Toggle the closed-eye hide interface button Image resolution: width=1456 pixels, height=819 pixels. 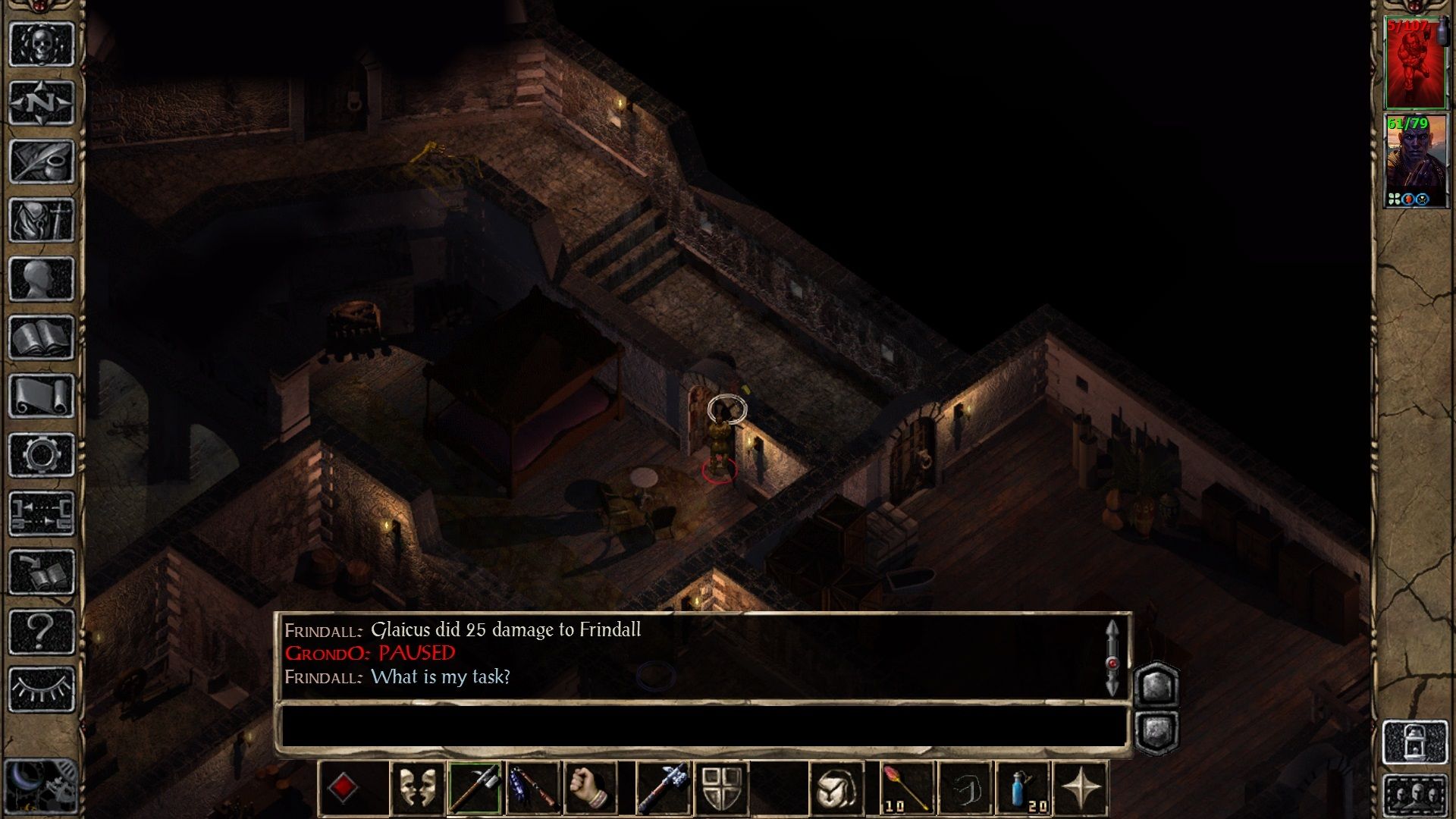coord(41,689)
